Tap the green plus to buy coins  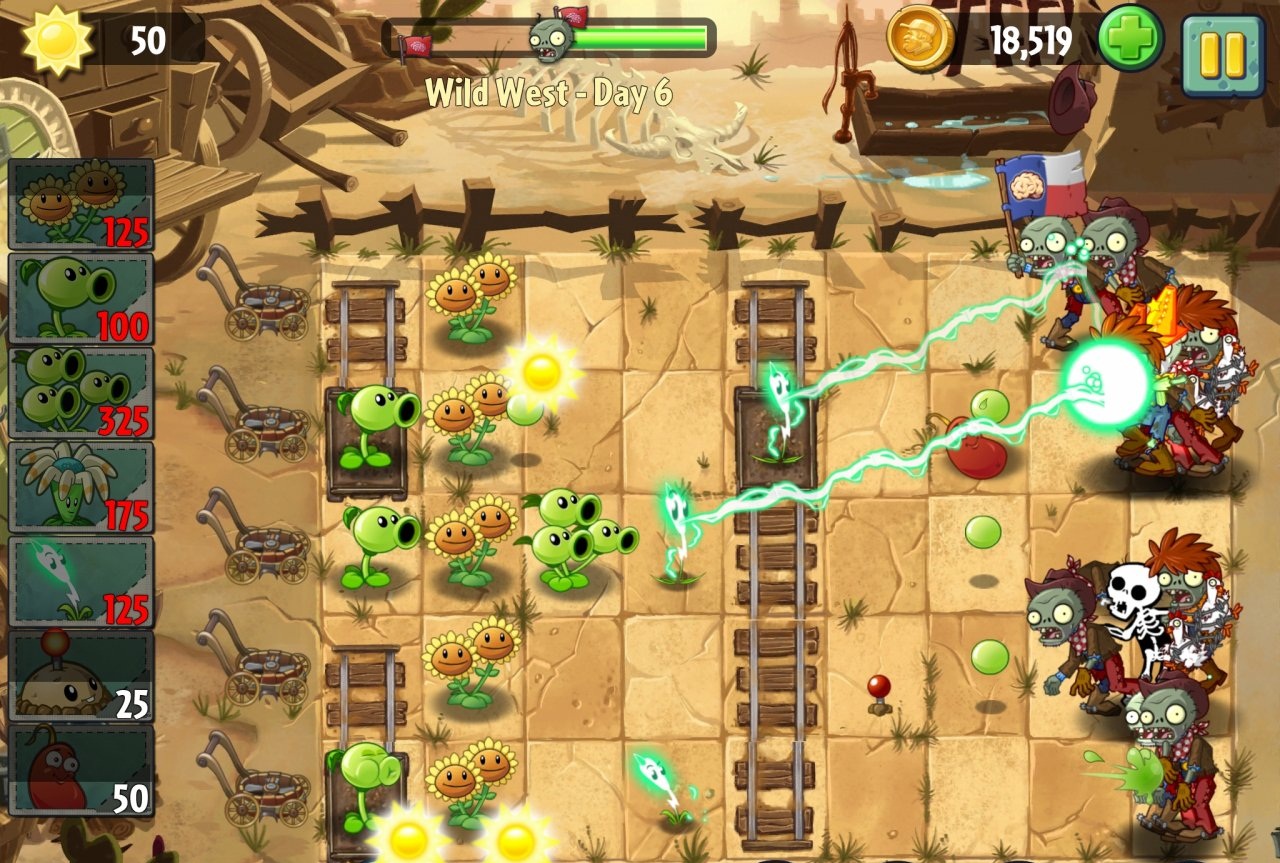[1130, 39]
